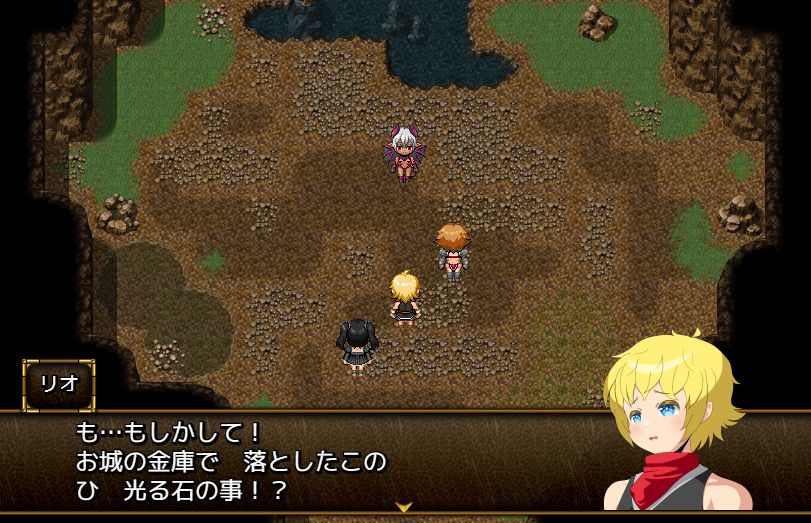Viewport: 811px width, 523px height.
Task: Click the dialogue continue arrow indicator
Action: 404,507
